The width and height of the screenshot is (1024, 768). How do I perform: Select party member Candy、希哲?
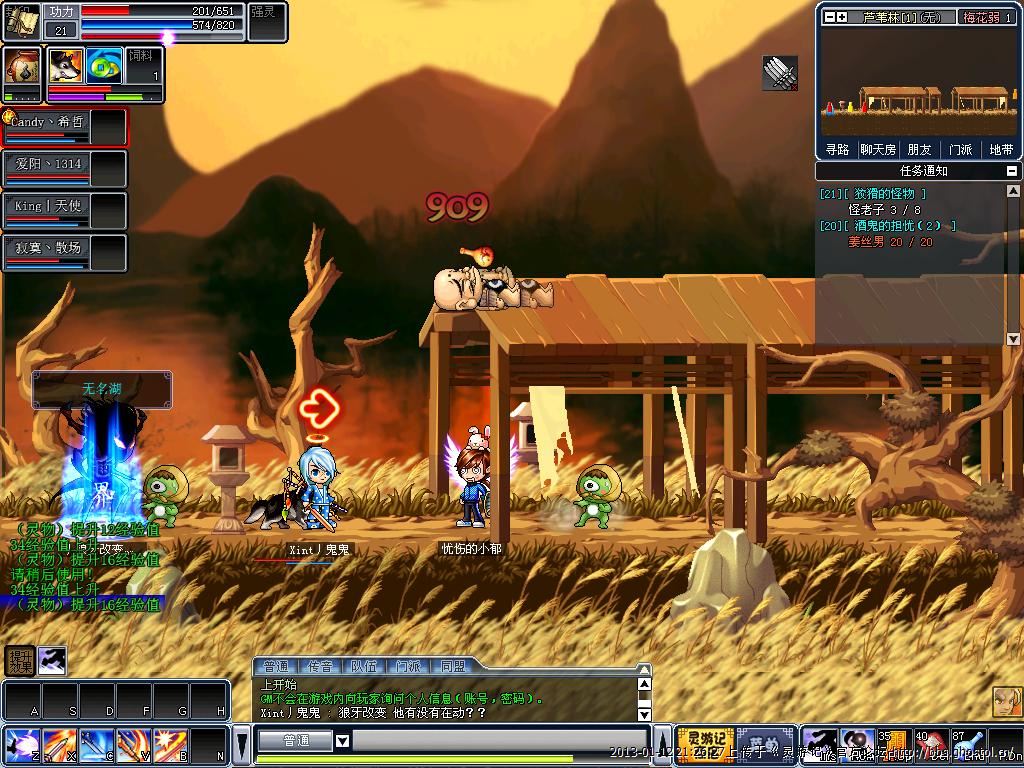(x=48, y=122)
